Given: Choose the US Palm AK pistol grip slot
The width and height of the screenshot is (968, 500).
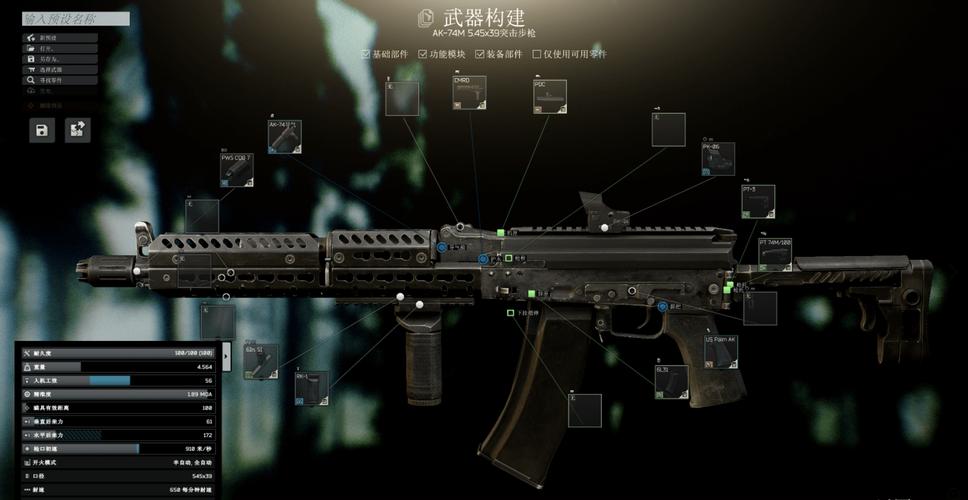Looking at the screenshot, I should click(x=720, y=353).
